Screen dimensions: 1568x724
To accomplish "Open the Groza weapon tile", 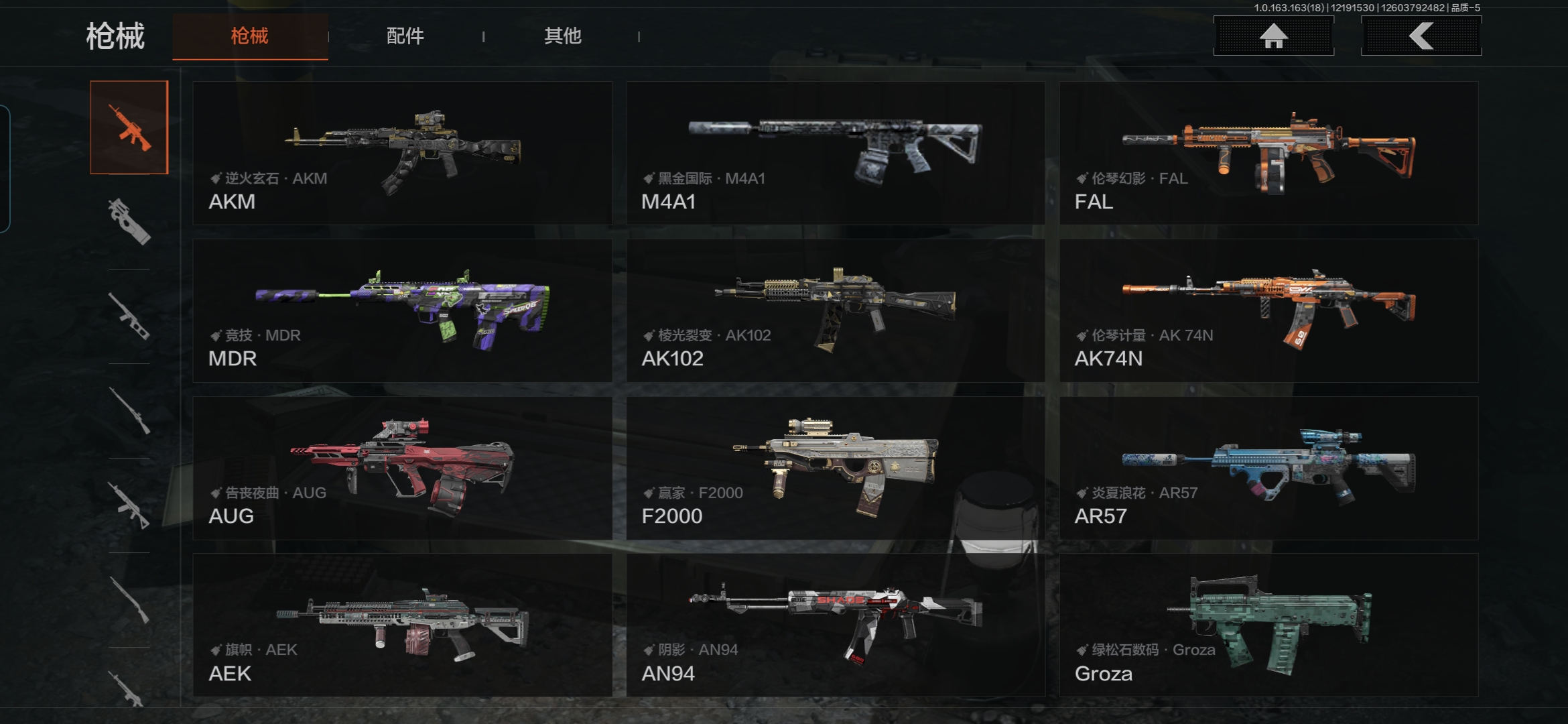I will [1268, 625].
